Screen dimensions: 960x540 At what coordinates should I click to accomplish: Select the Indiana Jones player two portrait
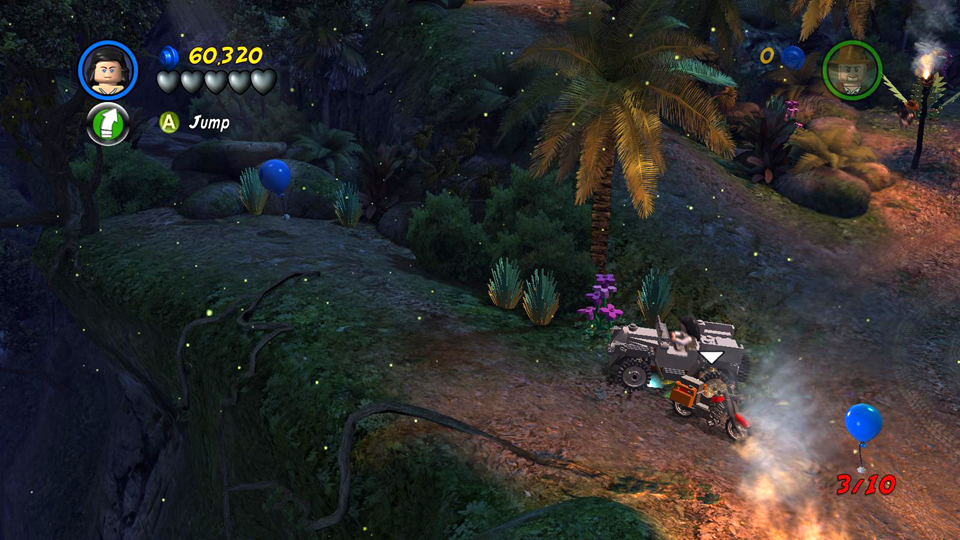coord(851,70)
